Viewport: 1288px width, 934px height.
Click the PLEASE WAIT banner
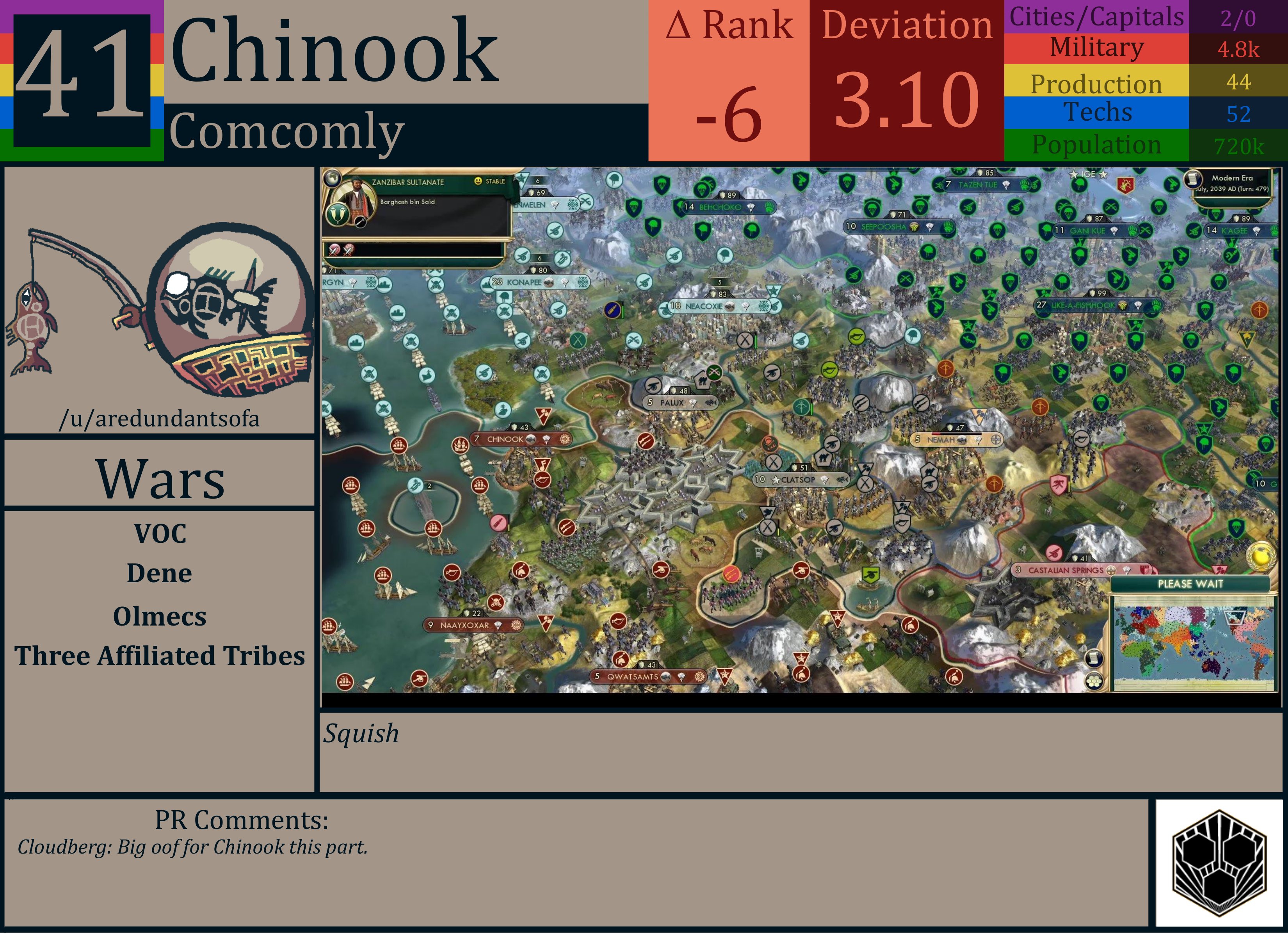pos(1191,584)
